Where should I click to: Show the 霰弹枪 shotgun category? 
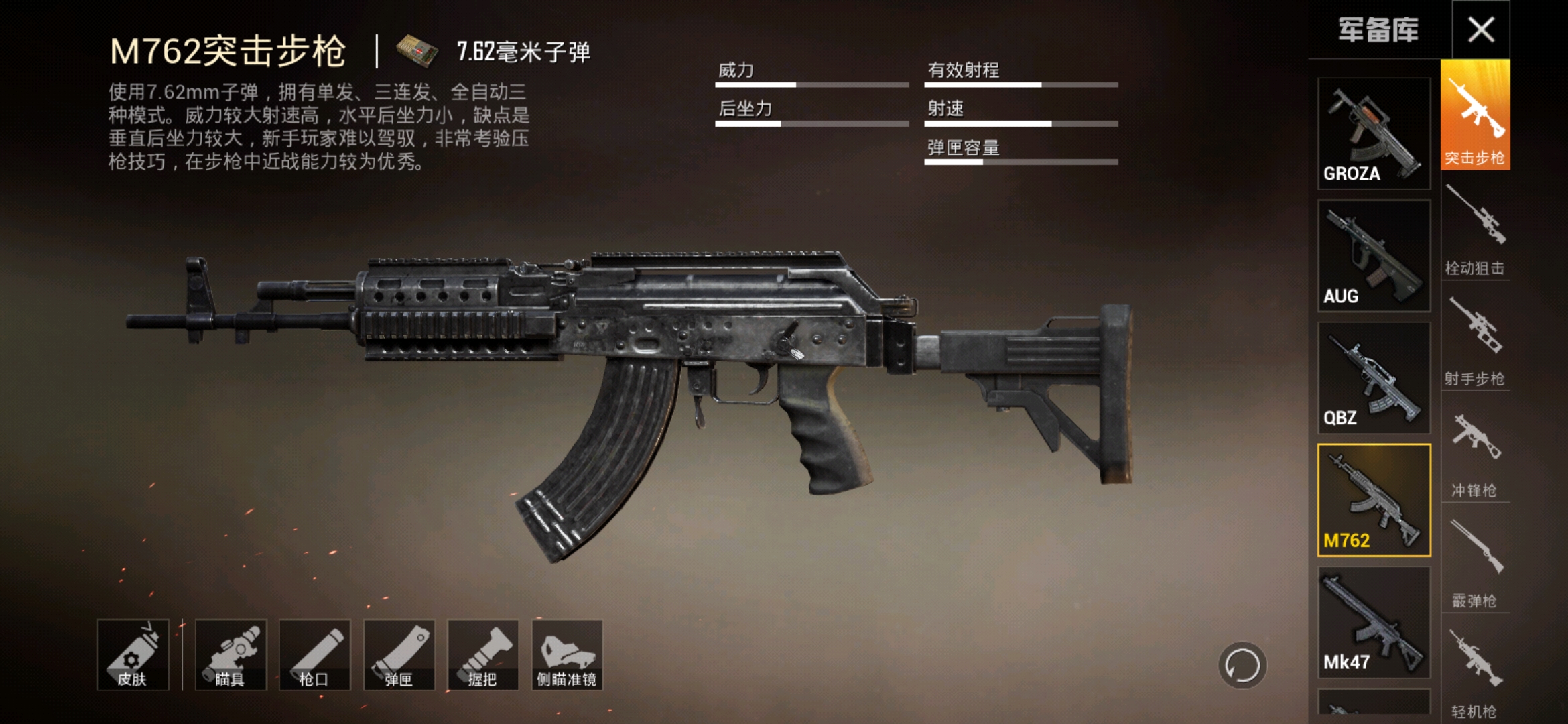tap(1475, 563)
